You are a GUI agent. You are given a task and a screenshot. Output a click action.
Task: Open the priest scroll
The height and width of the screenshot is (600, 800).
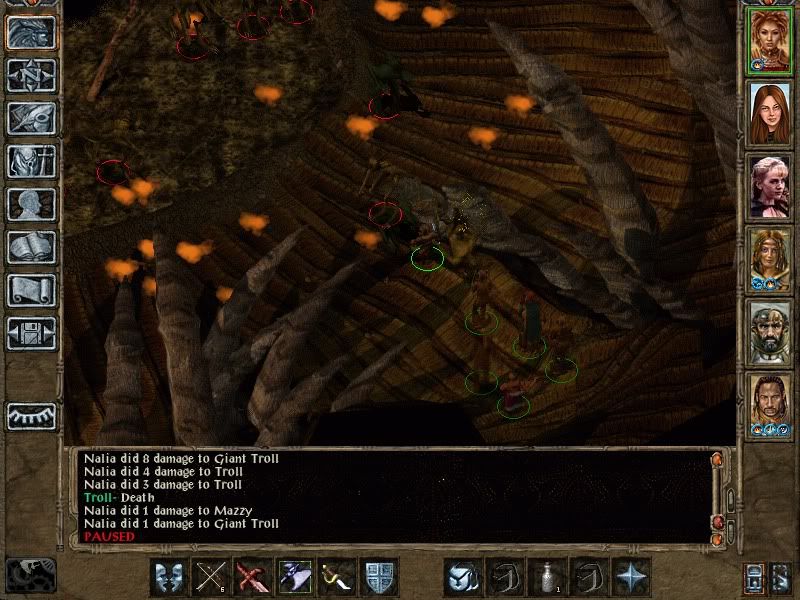coord(31,290)
